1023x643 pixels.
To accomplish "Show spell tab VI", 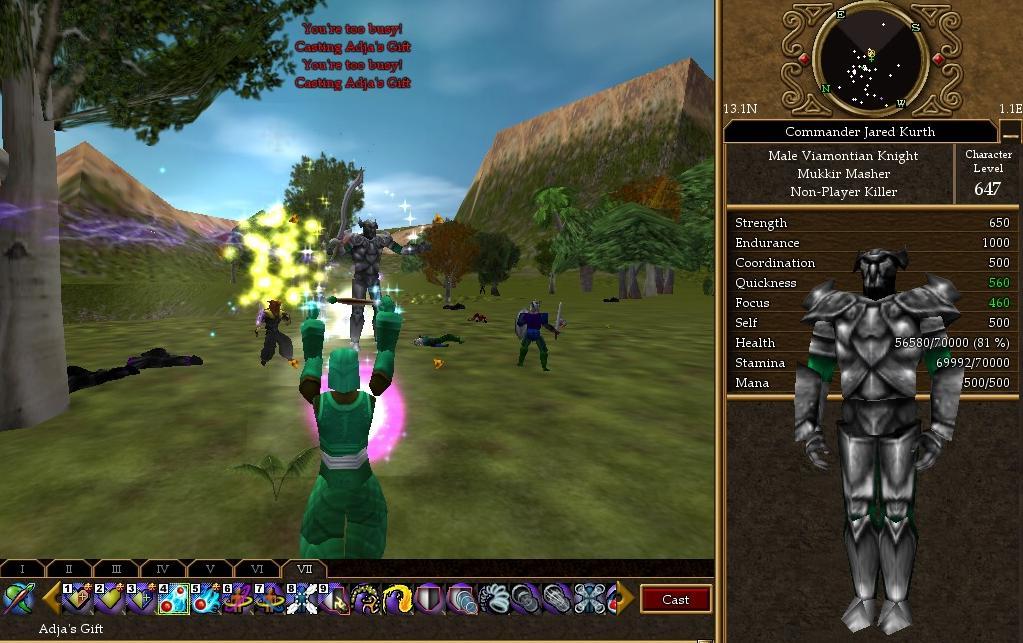I will [x=256, y=569].
